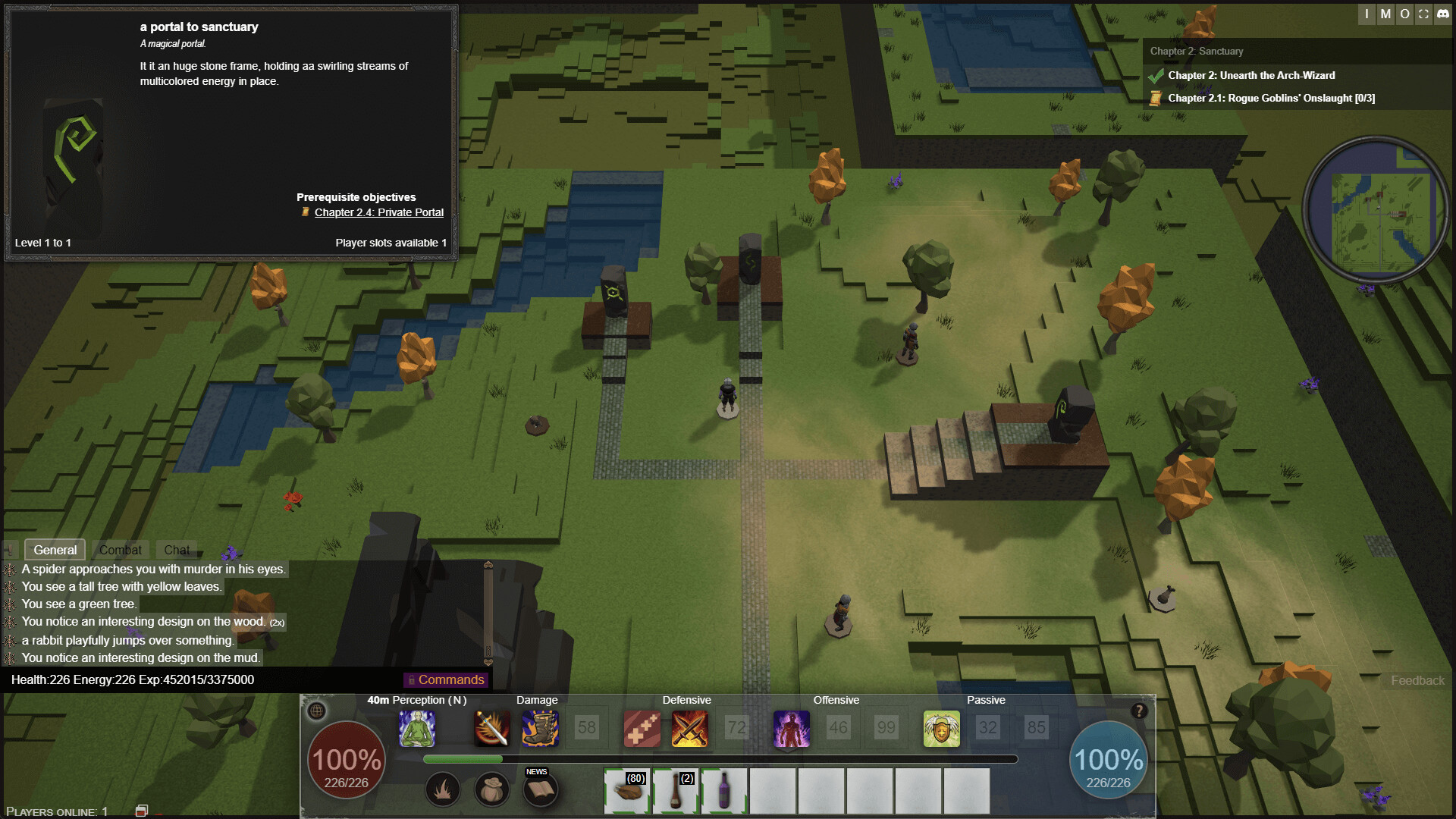Open the O options panel

point(1404,14)
